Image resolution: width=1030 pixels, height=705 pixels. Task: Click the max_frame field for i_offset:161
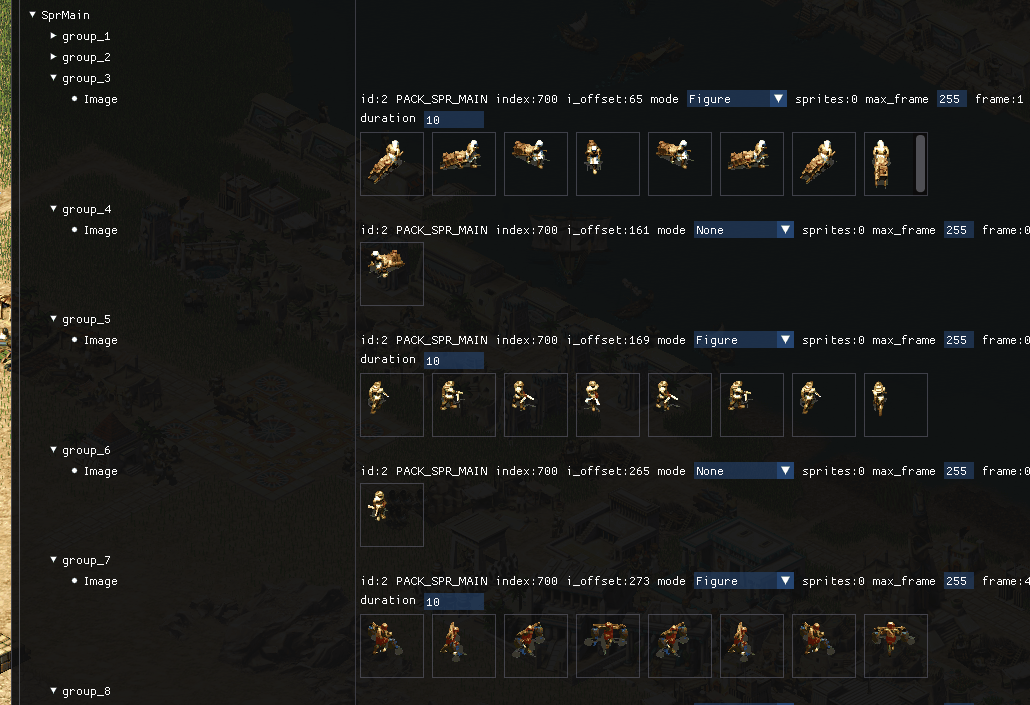pos(957,230)
